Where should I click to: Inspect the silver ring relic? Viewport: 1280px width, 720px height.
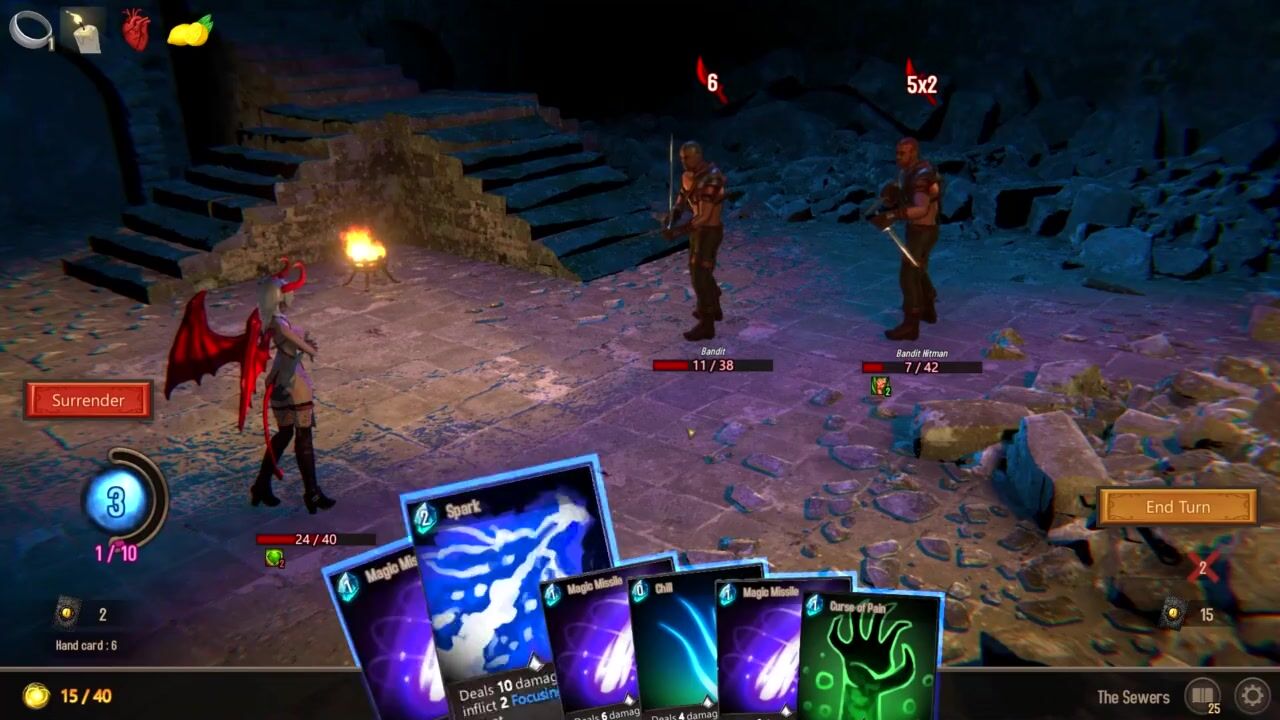(30, 29)
